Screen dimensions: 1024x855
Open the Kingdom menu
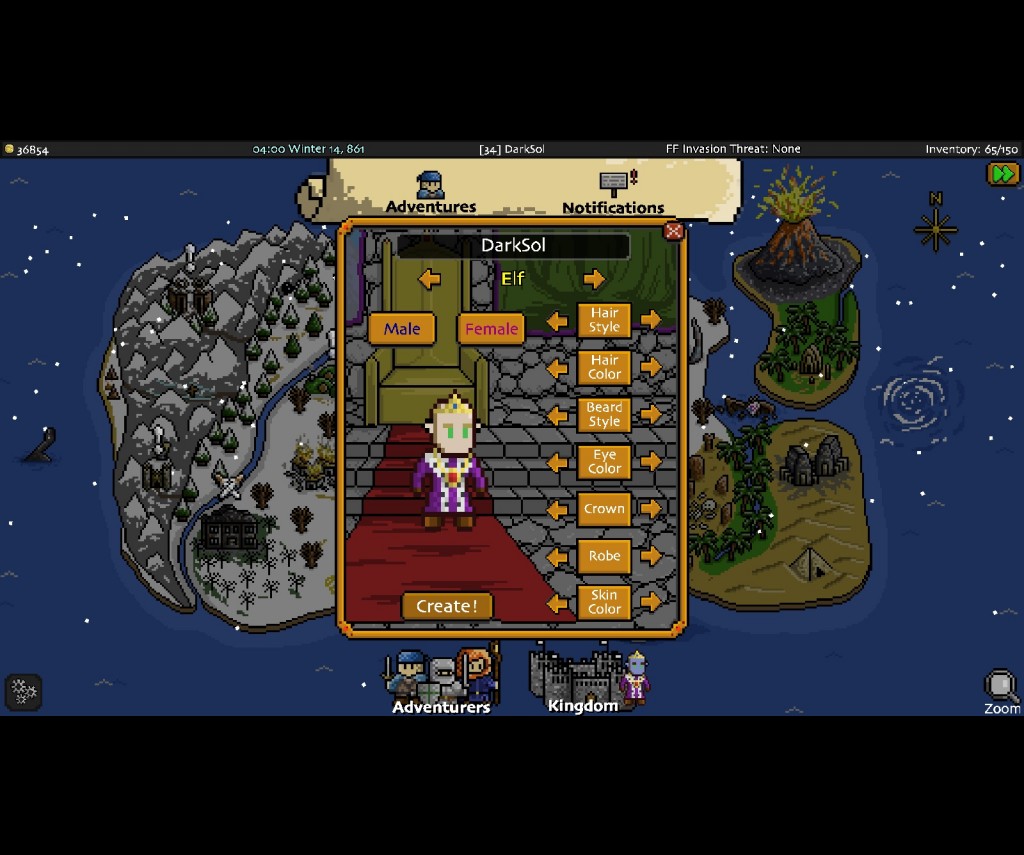coord(583,680)
